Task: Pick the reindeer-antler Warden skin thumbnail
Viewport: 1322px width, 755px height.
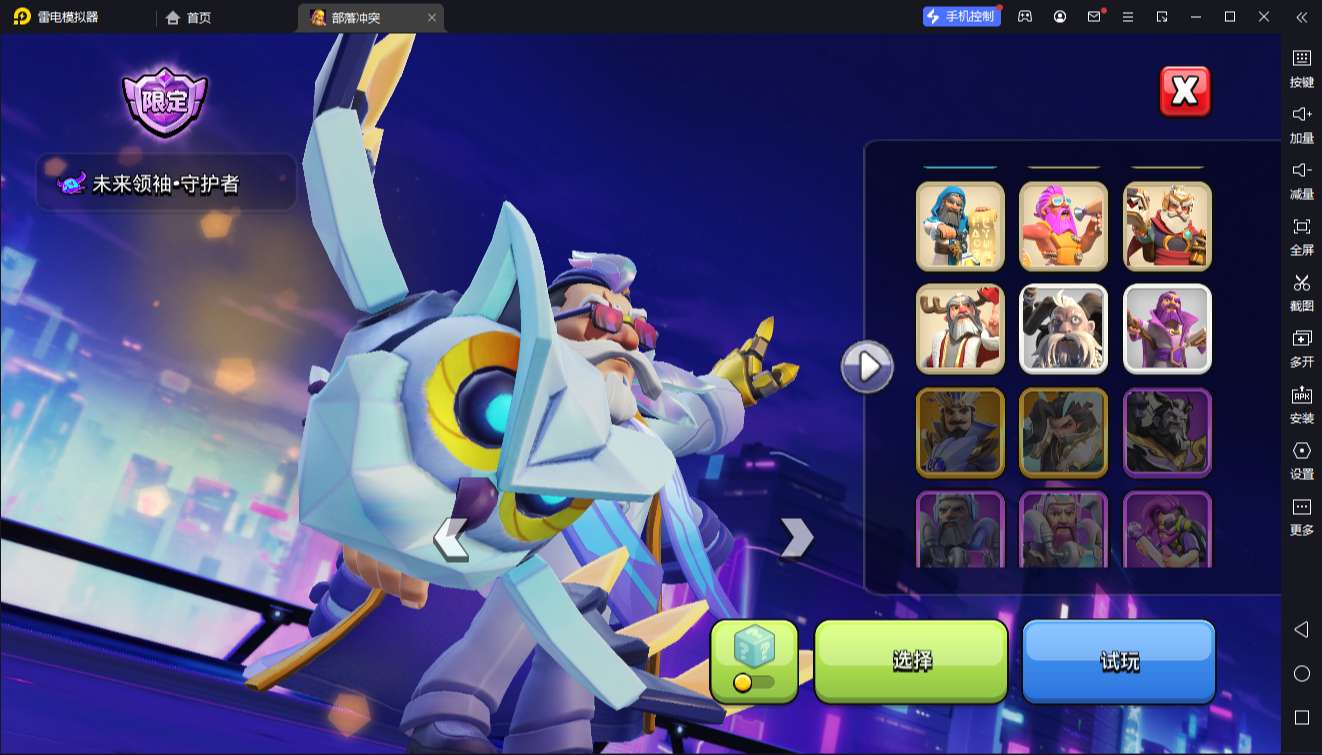Action: pos(960,329)
